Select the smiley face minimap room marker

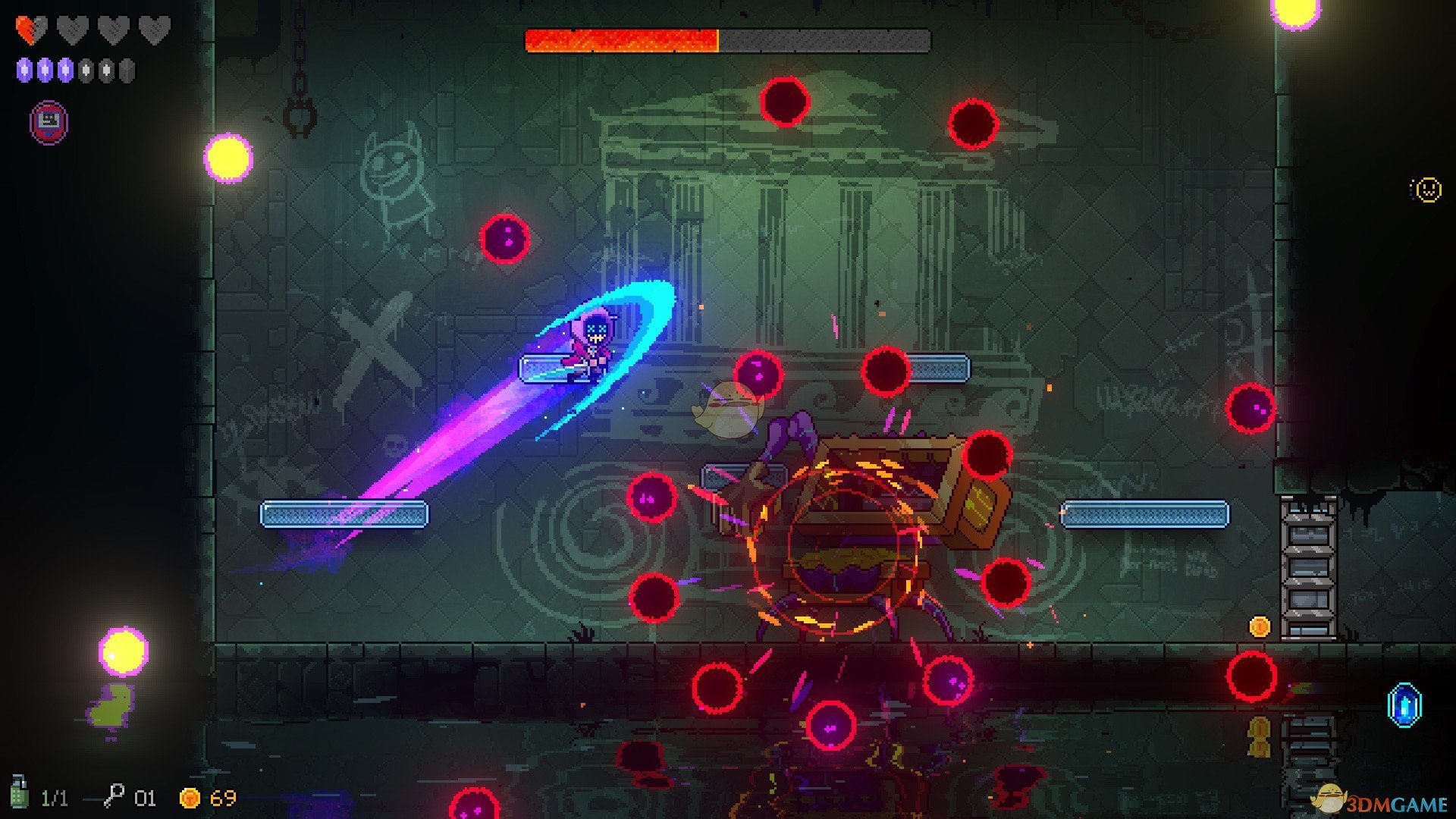pos(1426,190)
